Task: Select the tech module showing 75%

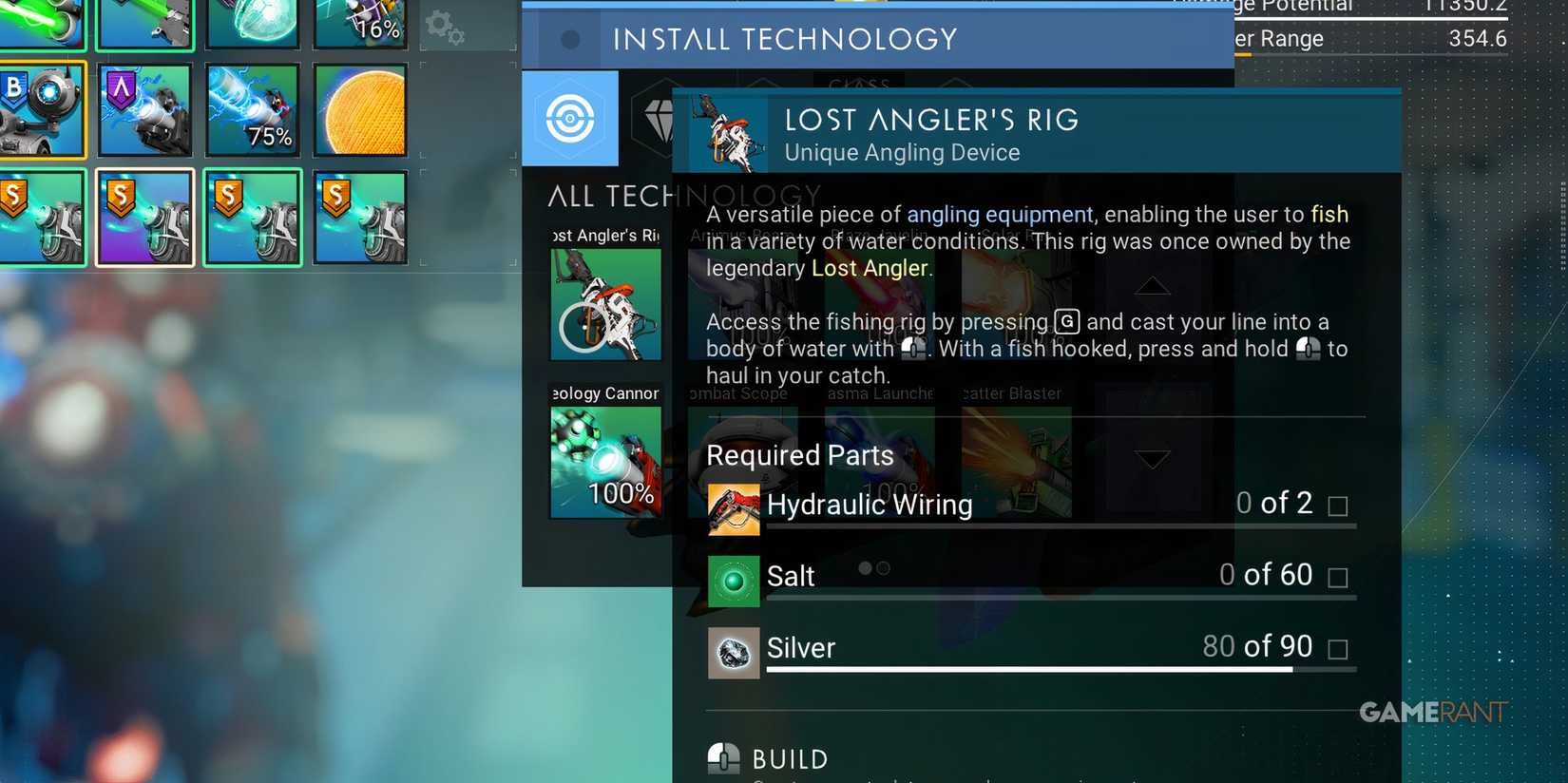Action: [252, 110]
